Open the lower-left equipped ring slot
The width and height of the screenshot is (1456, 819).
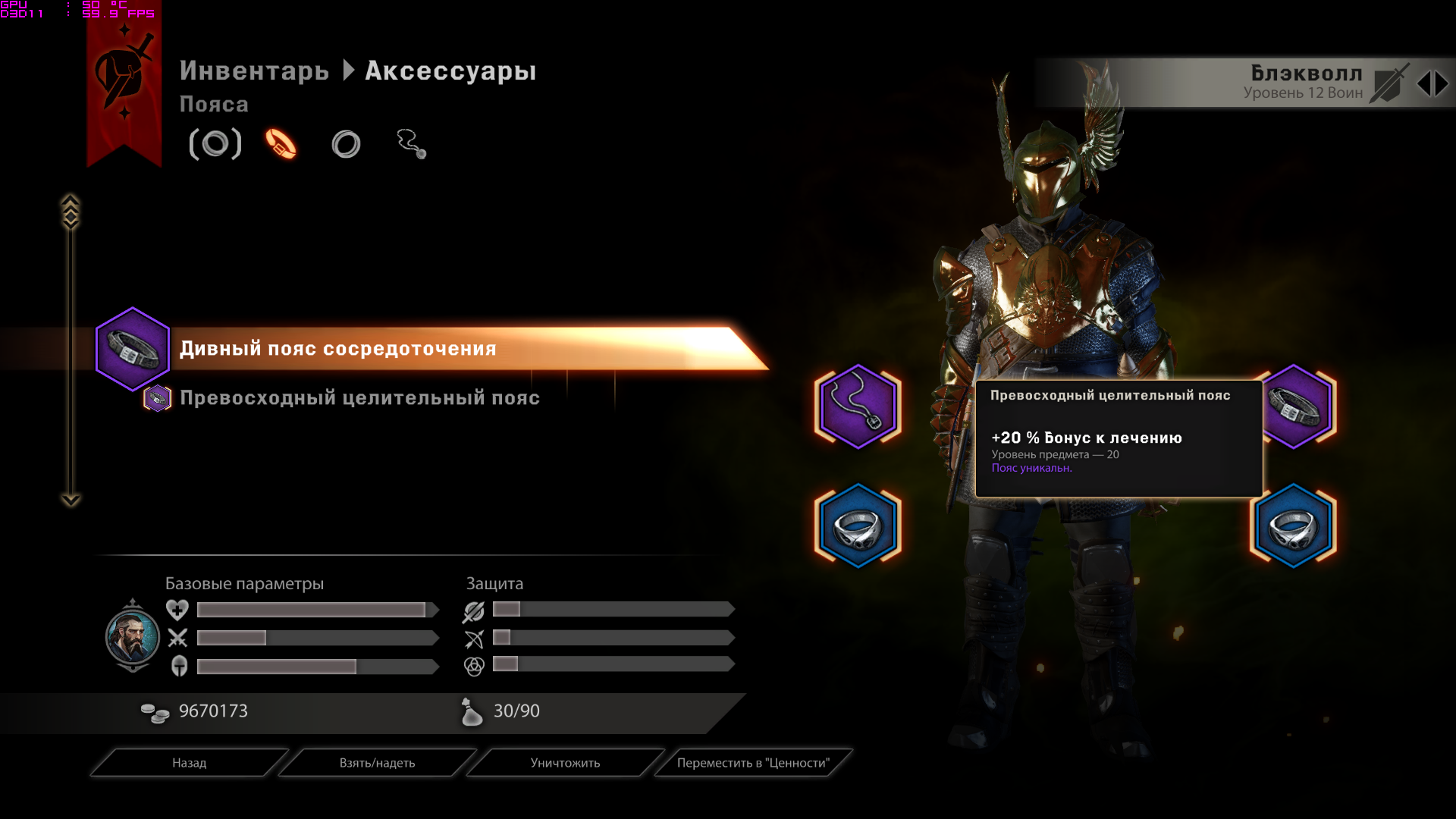(x=858, y=526)
